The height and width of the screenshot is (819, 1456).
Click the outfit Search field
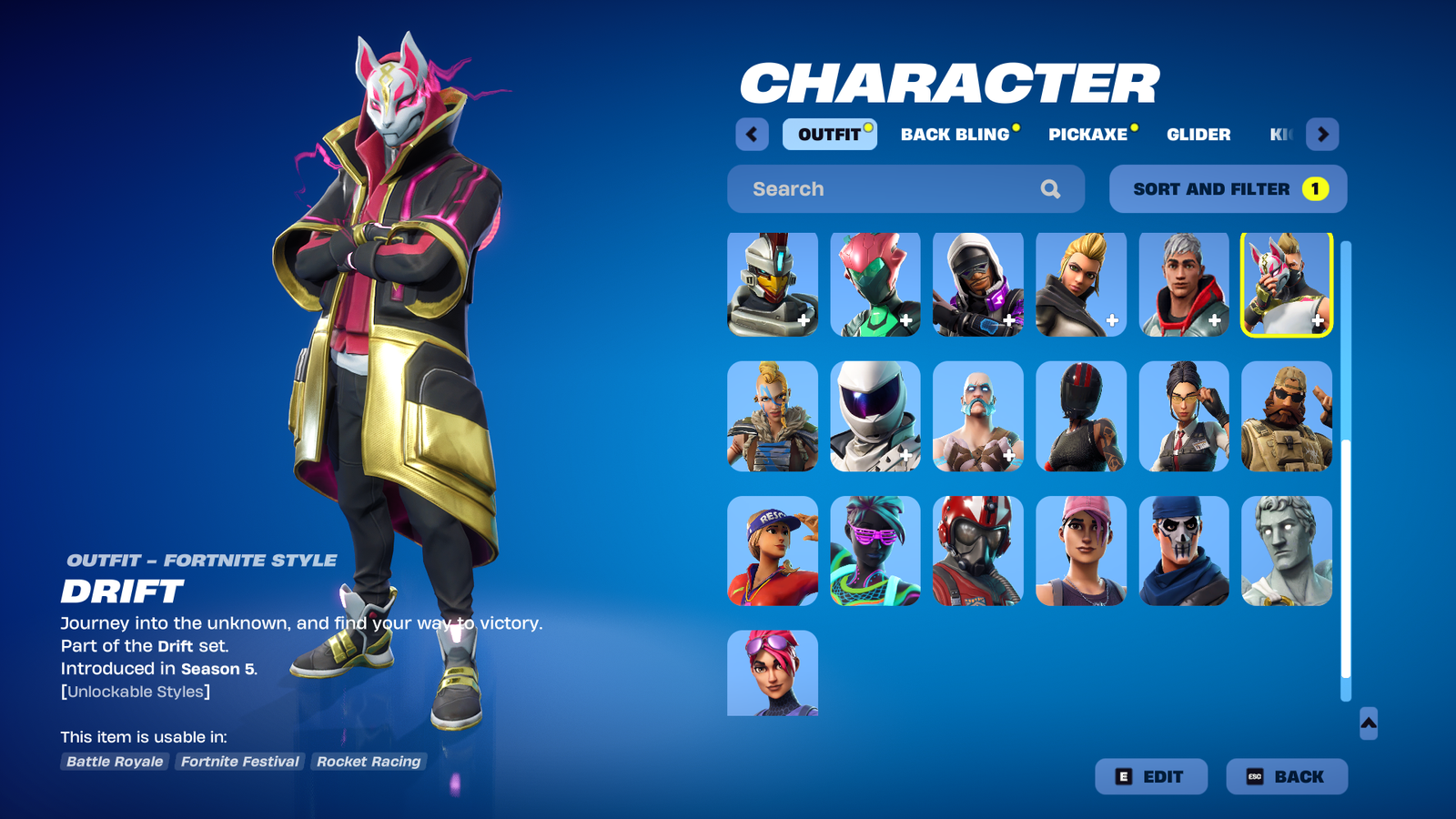pos(892,189)
